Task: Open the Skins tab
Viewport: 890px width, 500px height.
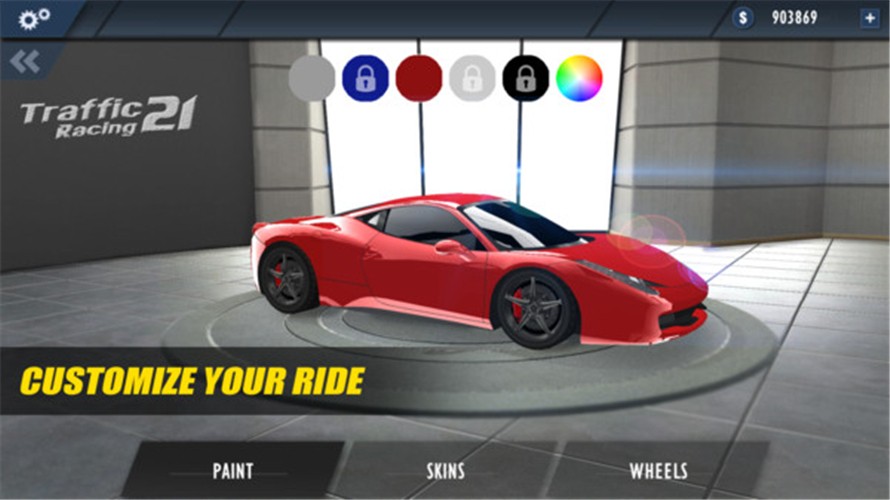Action: 446,470
